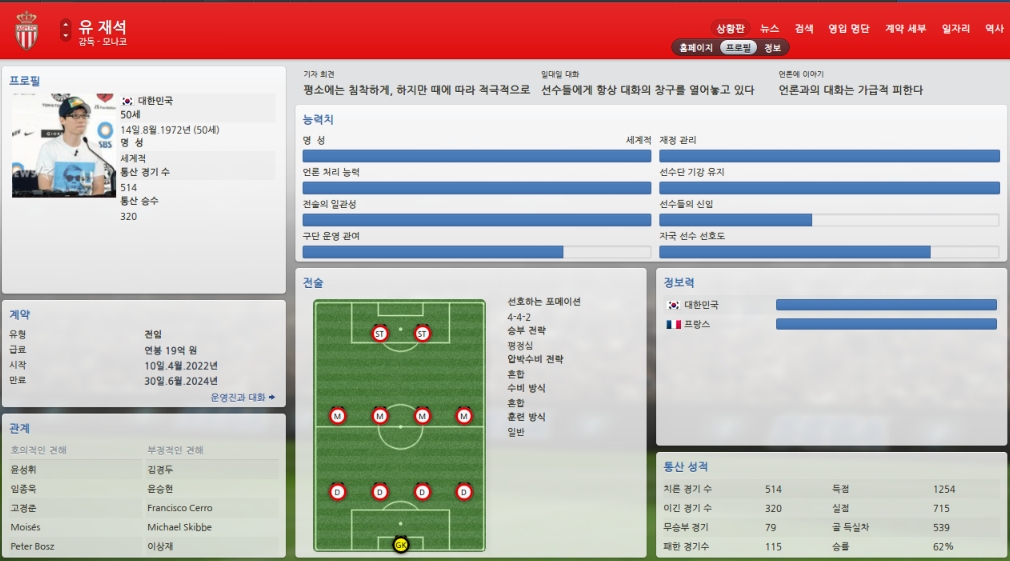Click Moisés in the favourable opinions list
The width and height of the screenshot is (1010, 561).
click(x=25, y=527)
